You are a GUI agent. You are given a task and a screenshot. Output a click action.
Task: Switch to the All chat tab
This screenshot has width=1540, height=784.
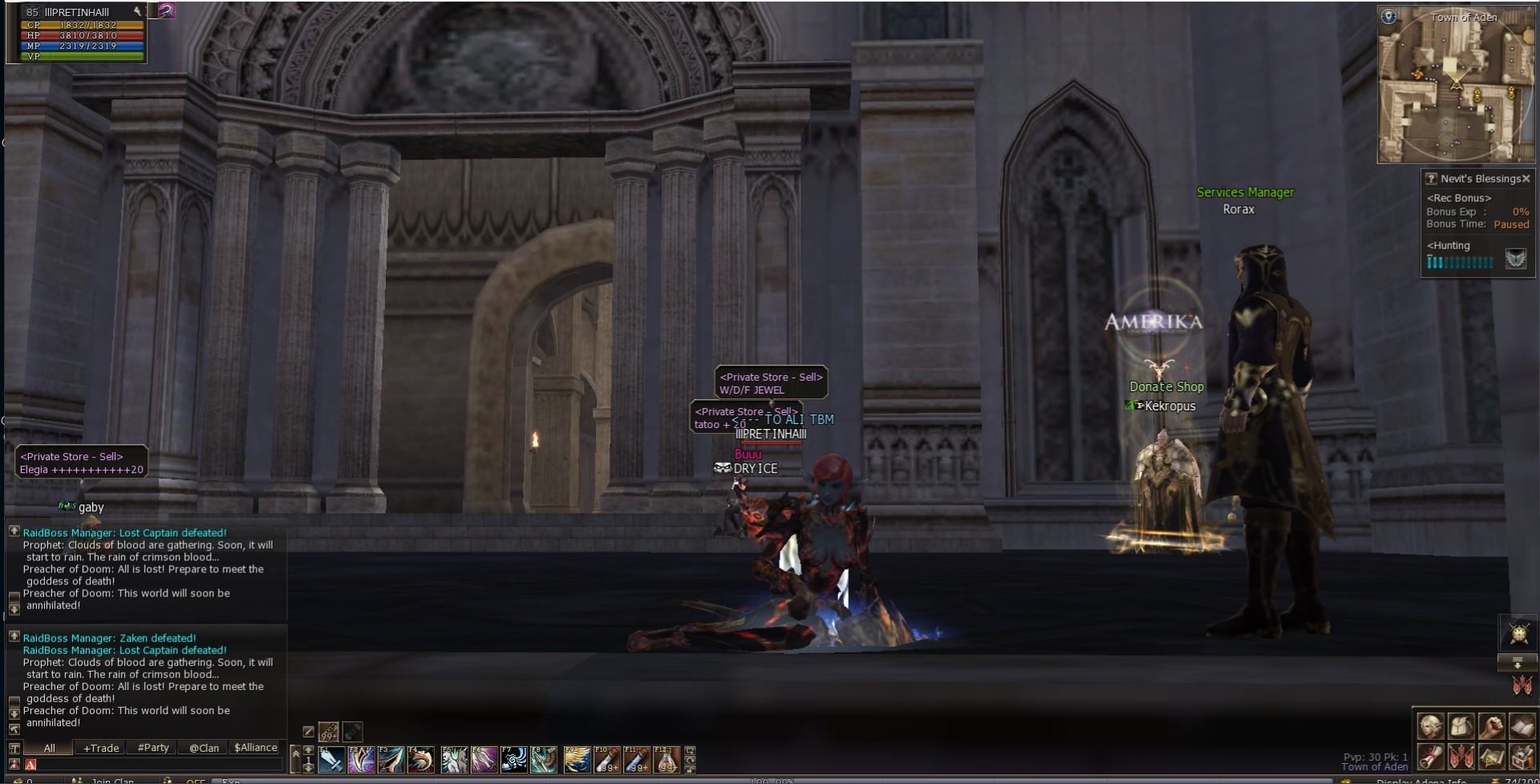tap(49, 748)
